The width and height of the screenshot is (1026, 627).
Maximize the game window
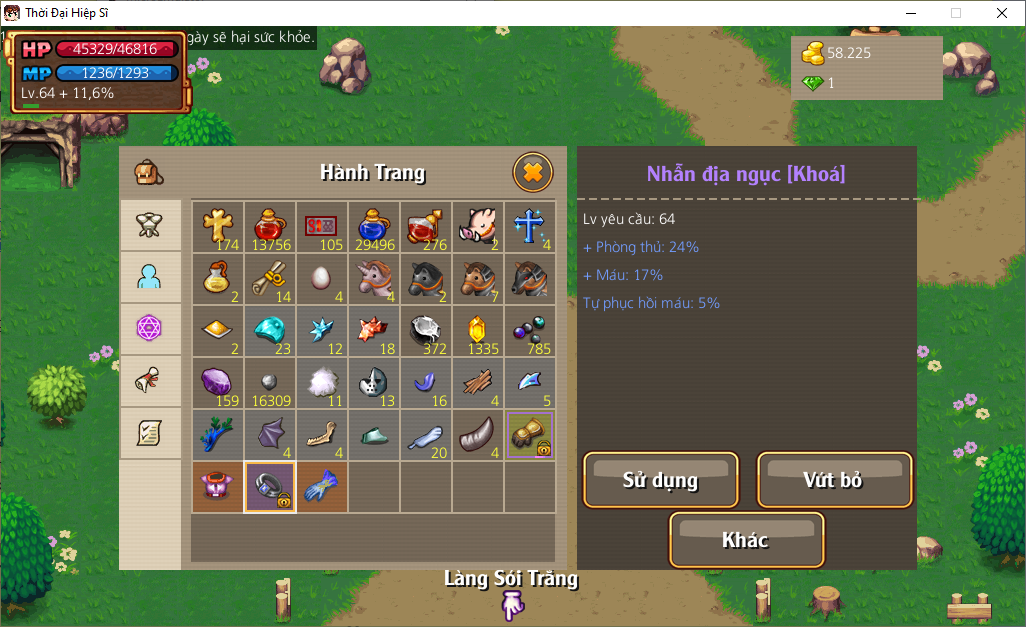(x=955, y=13)
